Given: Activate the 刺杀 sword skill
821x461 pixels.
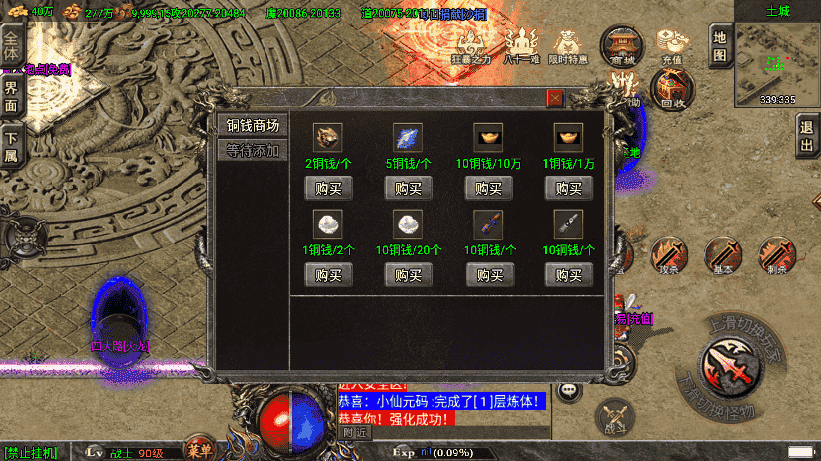Looking at the screenshot, I should pyautogui.click(x=775, y=256).
